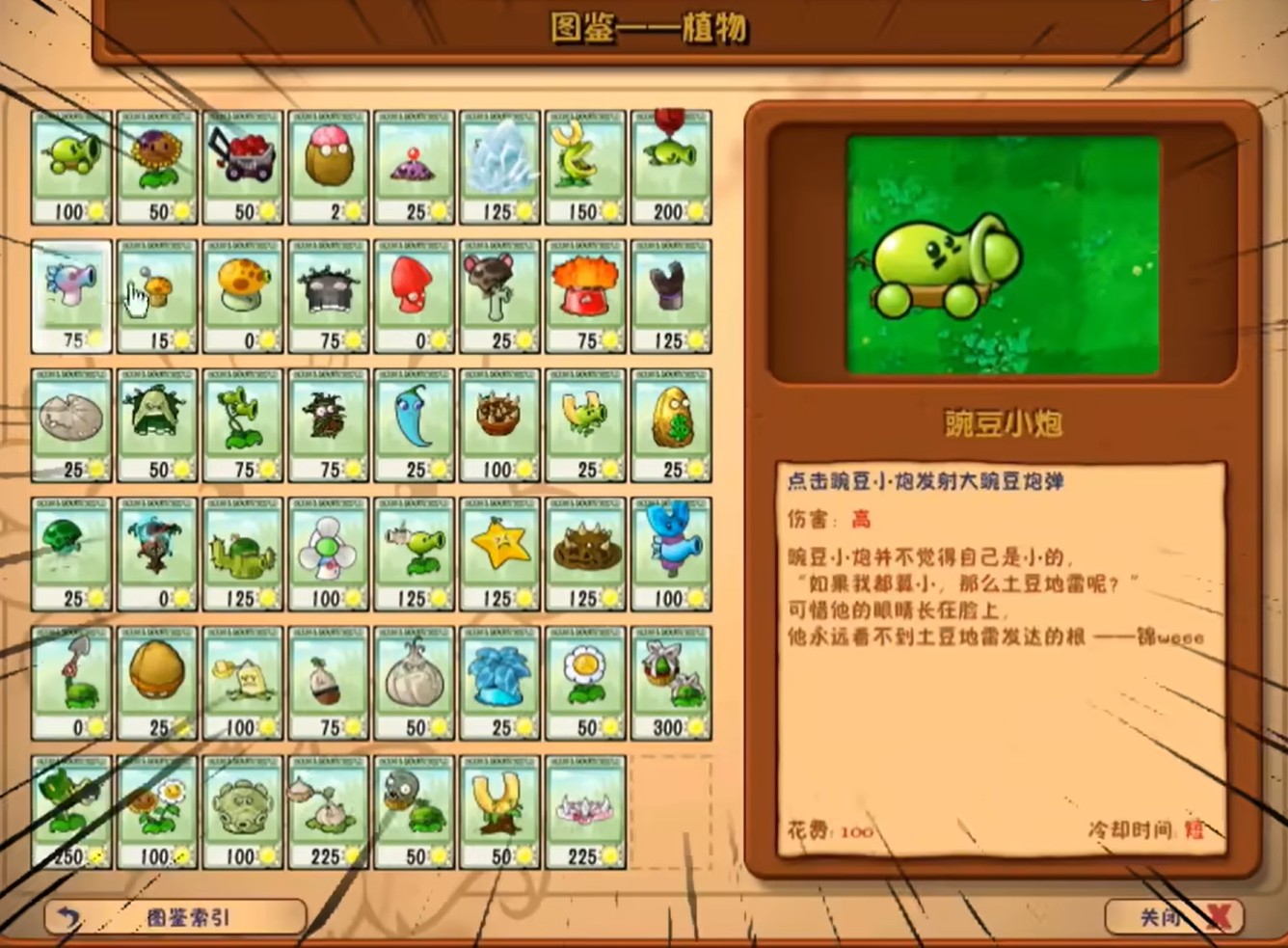Screen dimensions: 1288x948
Task: View the gift basket card costing 300
Action: point(672,680)
